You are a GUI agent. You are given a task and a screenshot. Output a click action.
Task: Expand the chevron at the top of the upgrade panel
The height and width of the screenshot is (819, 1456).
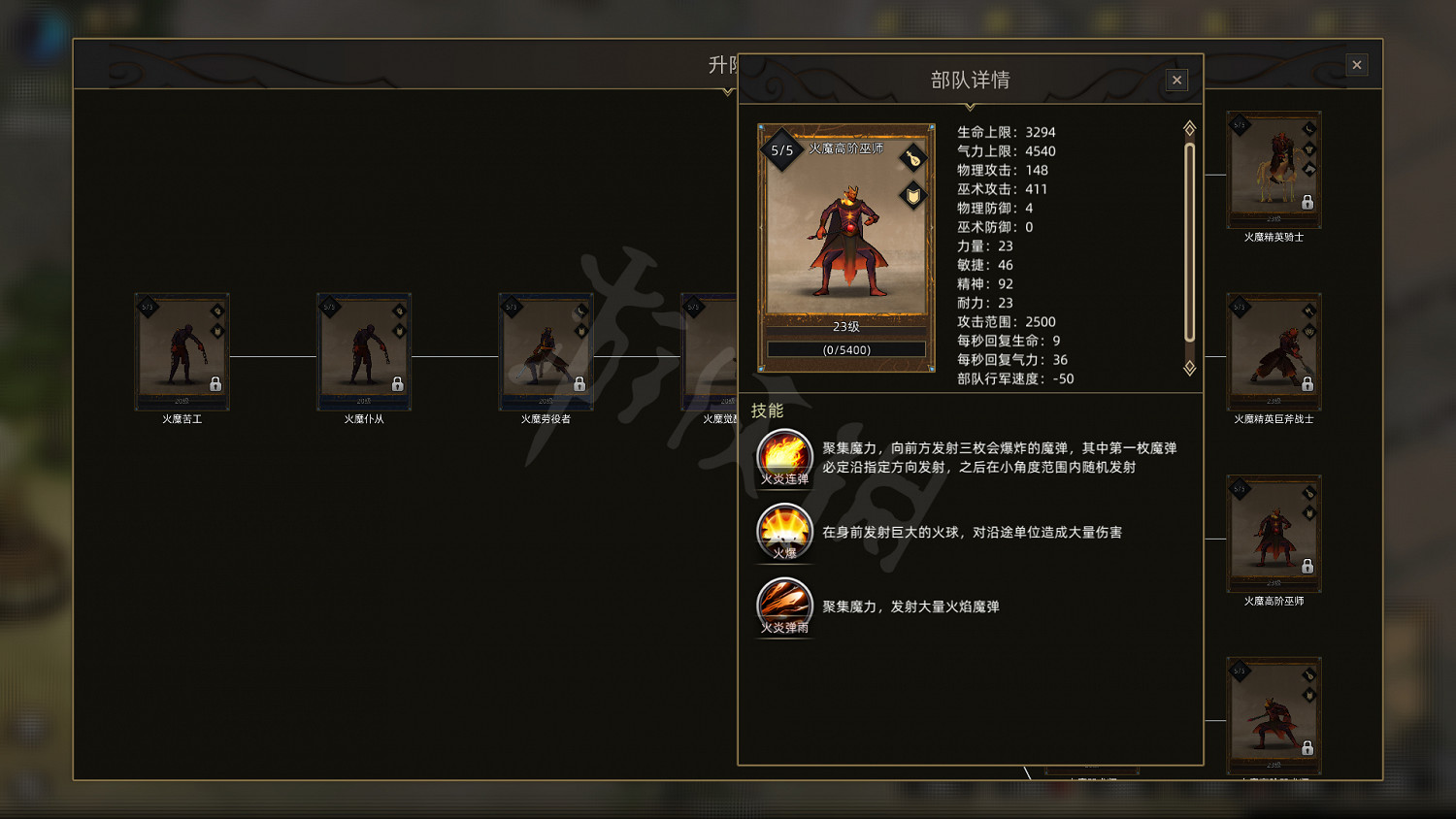[x=726, y=93]
